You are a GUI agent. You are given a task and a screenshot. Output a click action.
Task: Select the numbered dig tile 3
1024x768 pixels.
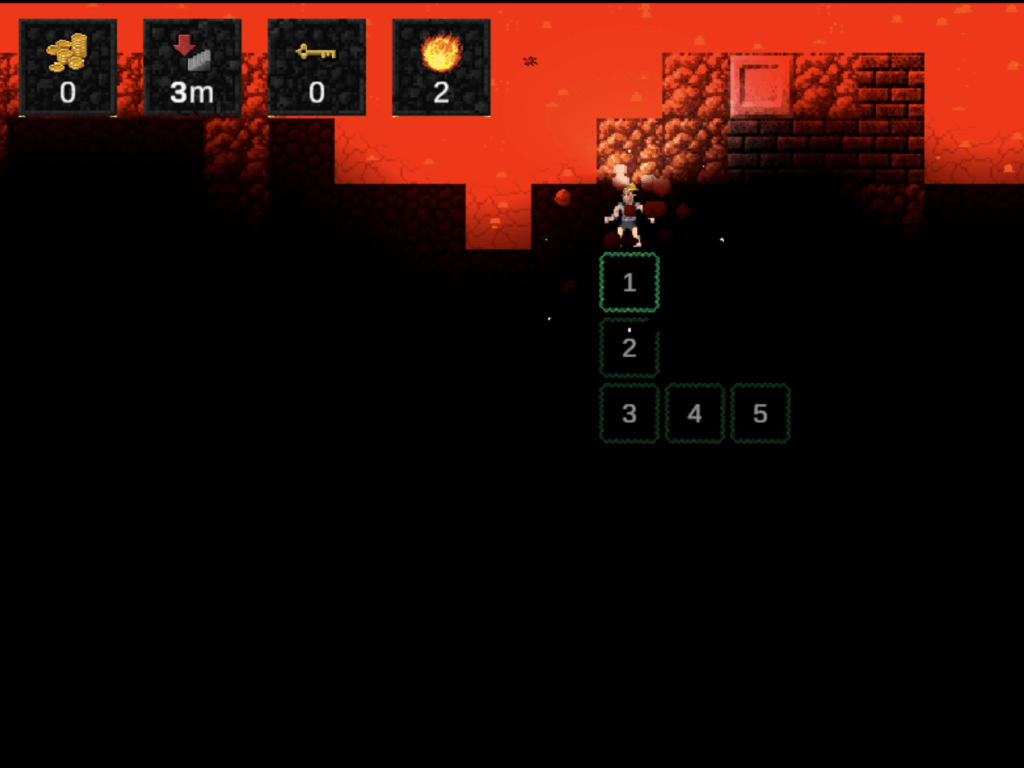point(629,413)
